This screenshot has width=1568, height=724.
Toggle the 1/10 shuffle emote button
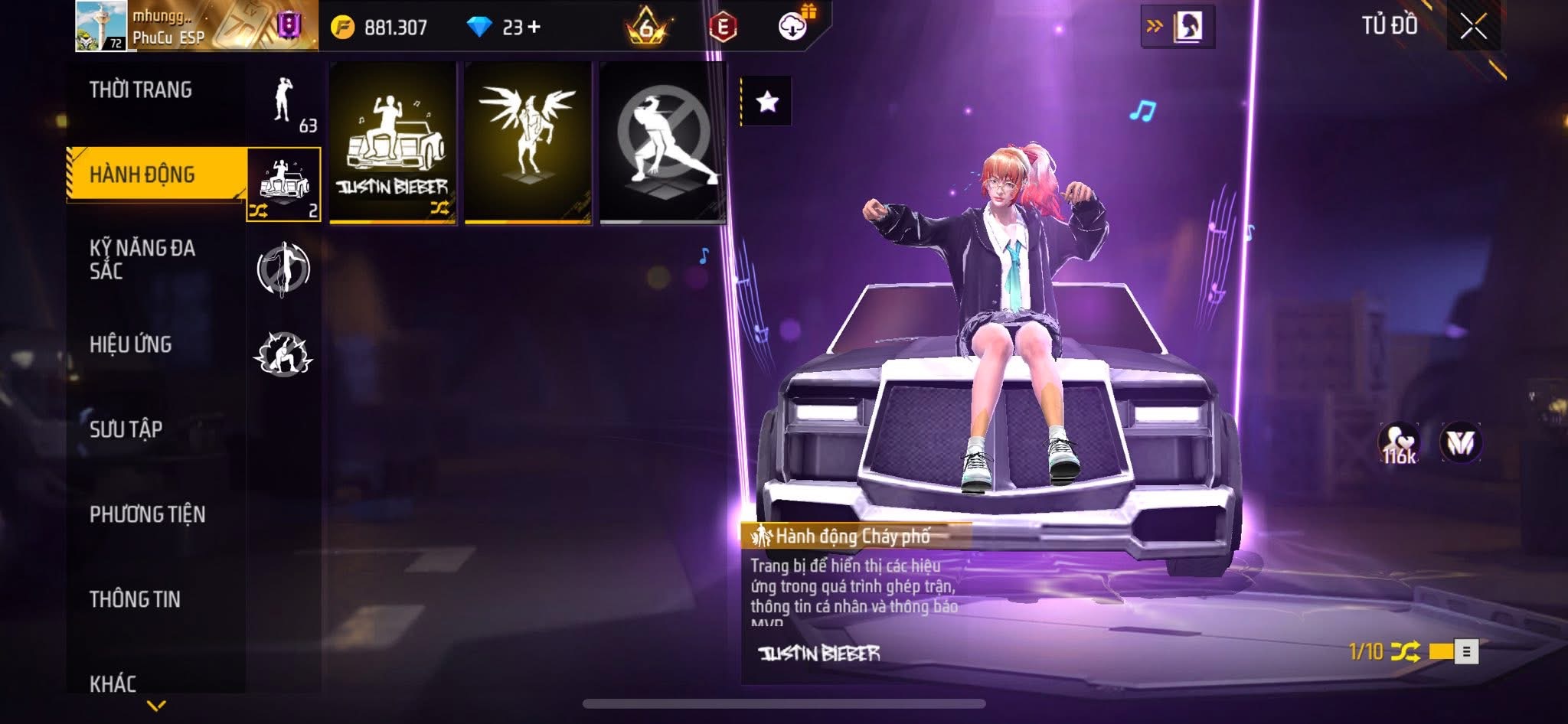[1405, 652]
